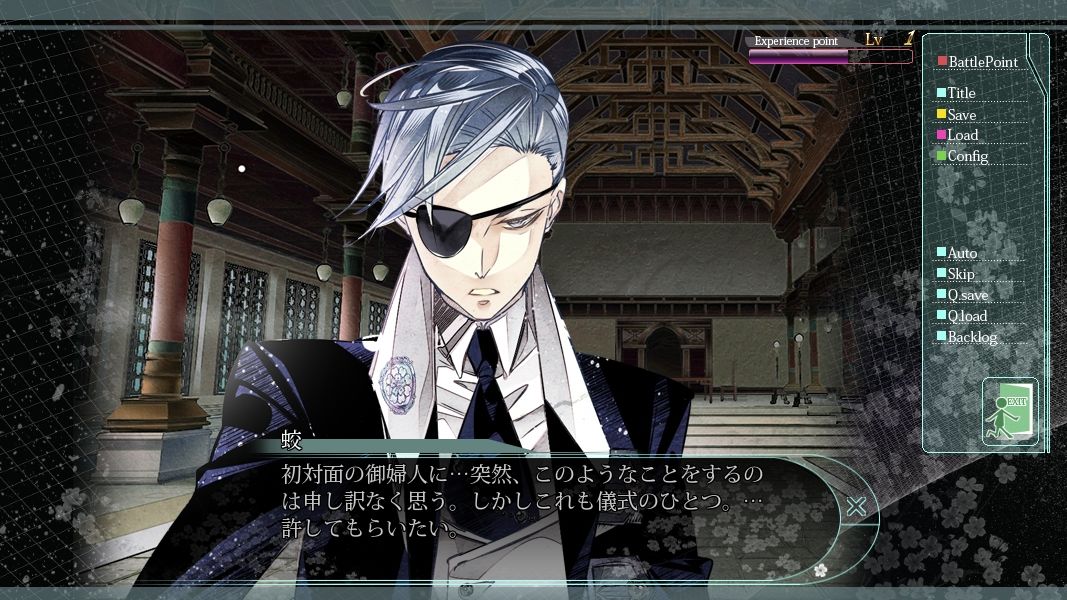Image resolution: width=1067 pixels, height=600 pixels.
Task: Open the Config settings
Action: [967, 156]
